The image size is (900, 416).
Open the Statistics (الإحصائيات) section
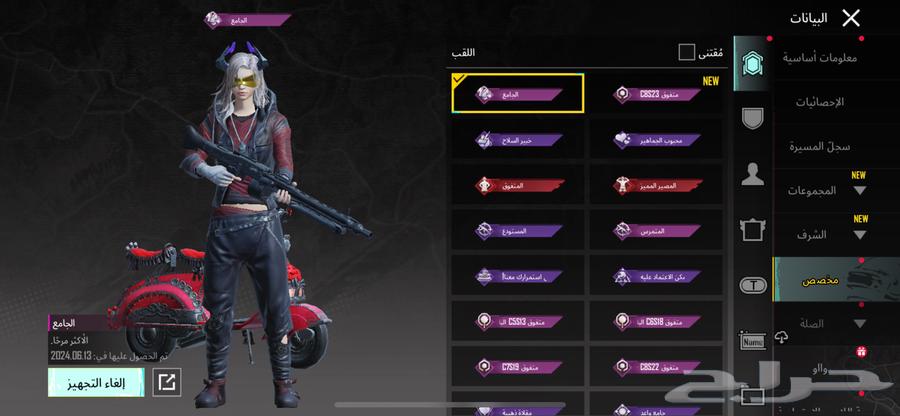819,102
